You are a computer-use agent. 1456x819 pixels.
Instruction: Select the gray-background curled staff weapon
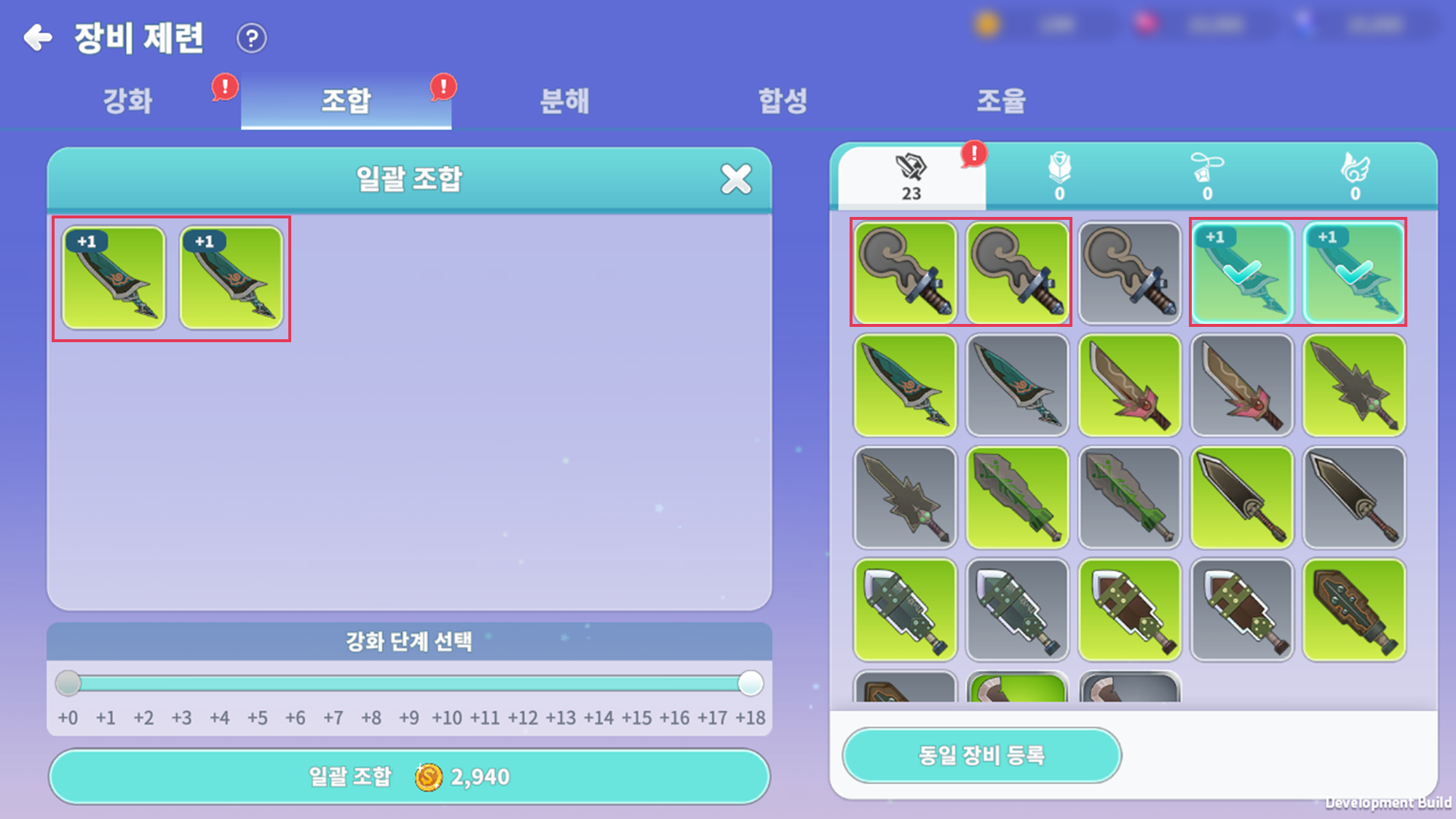point(1129,273)
